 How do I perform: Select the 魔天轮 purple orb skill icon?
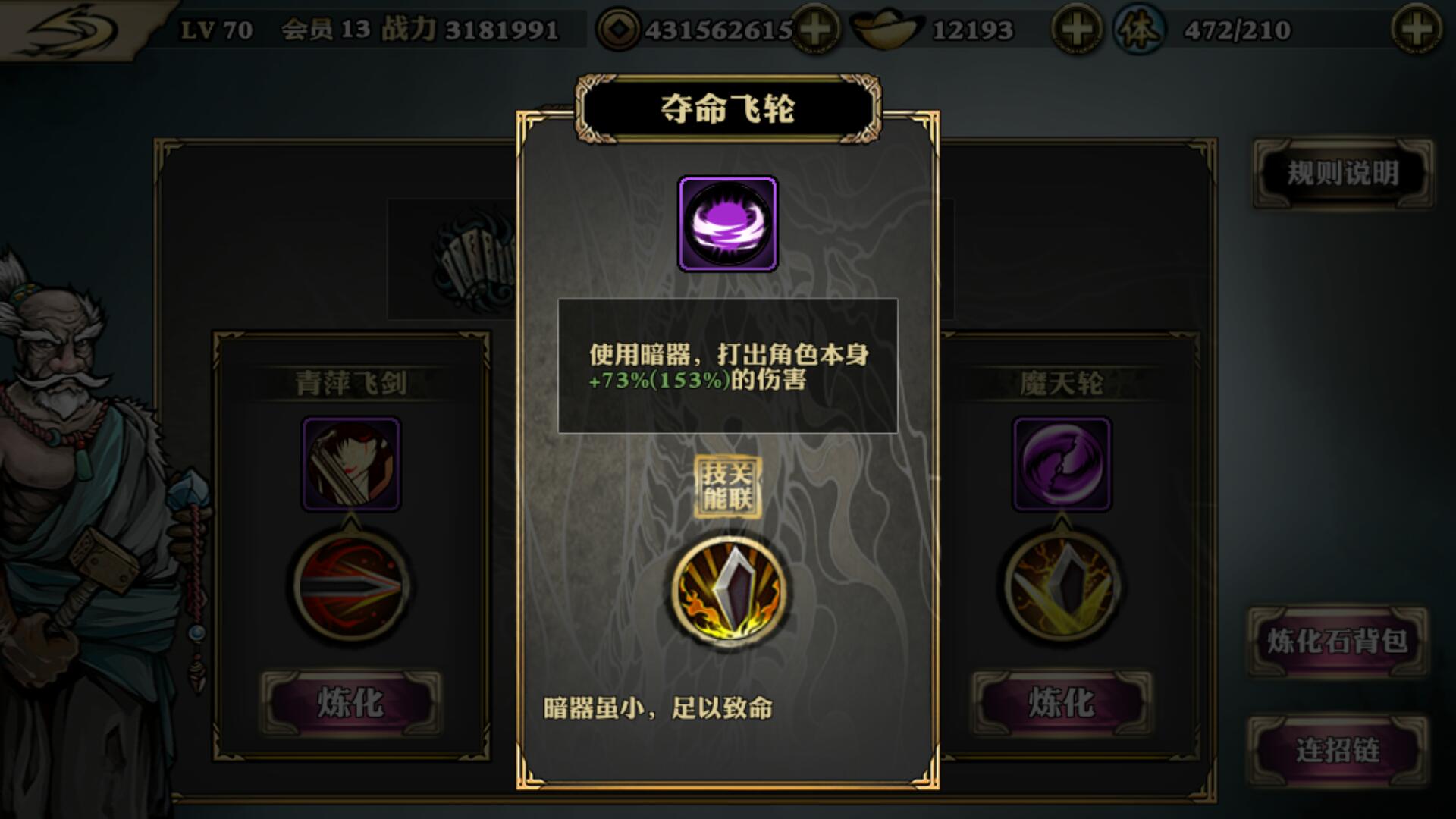(x=1062, y=464)
